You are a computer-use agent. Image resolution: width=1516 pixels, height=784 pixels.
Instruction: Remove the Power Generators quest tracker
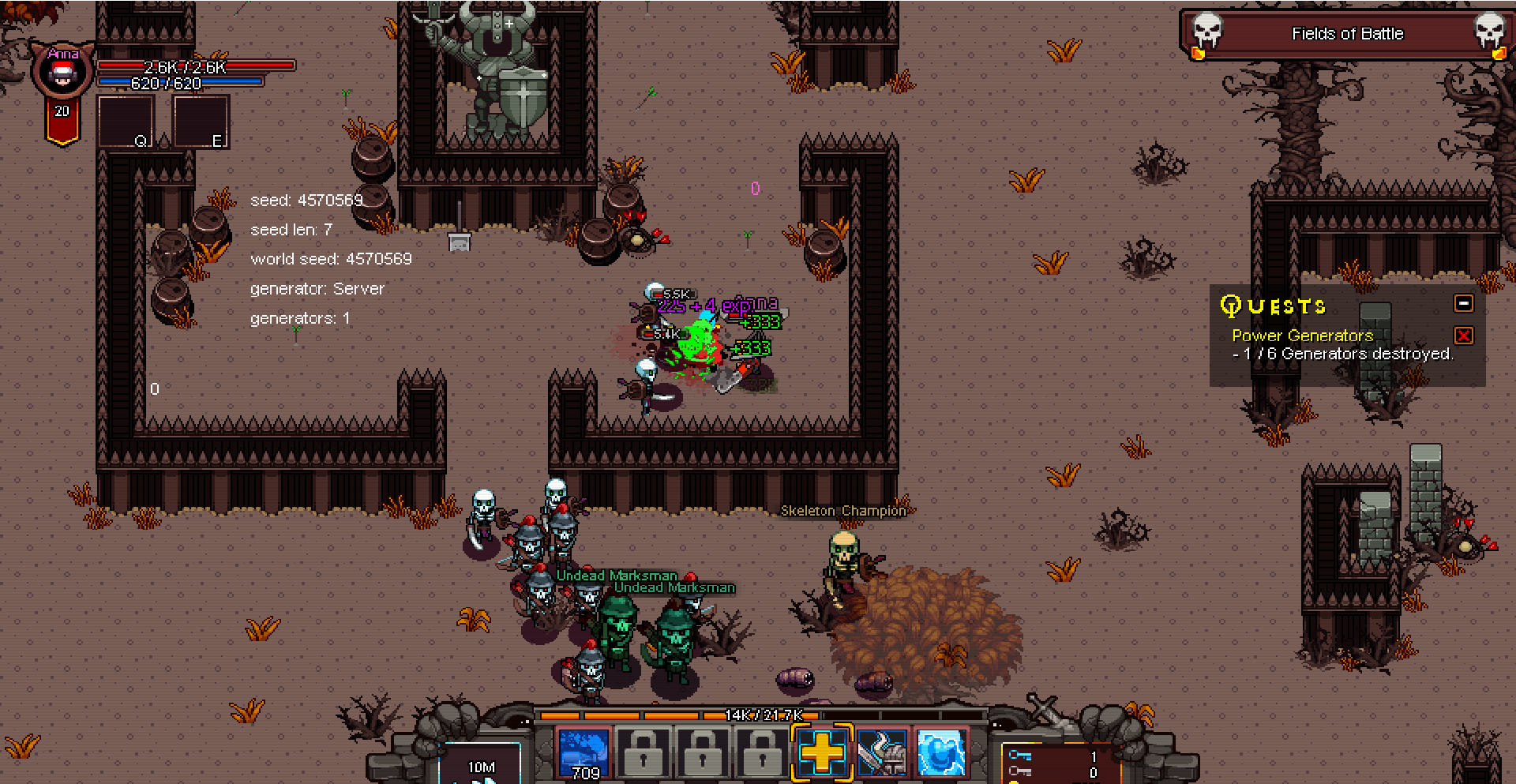[x=1463, y=336]
